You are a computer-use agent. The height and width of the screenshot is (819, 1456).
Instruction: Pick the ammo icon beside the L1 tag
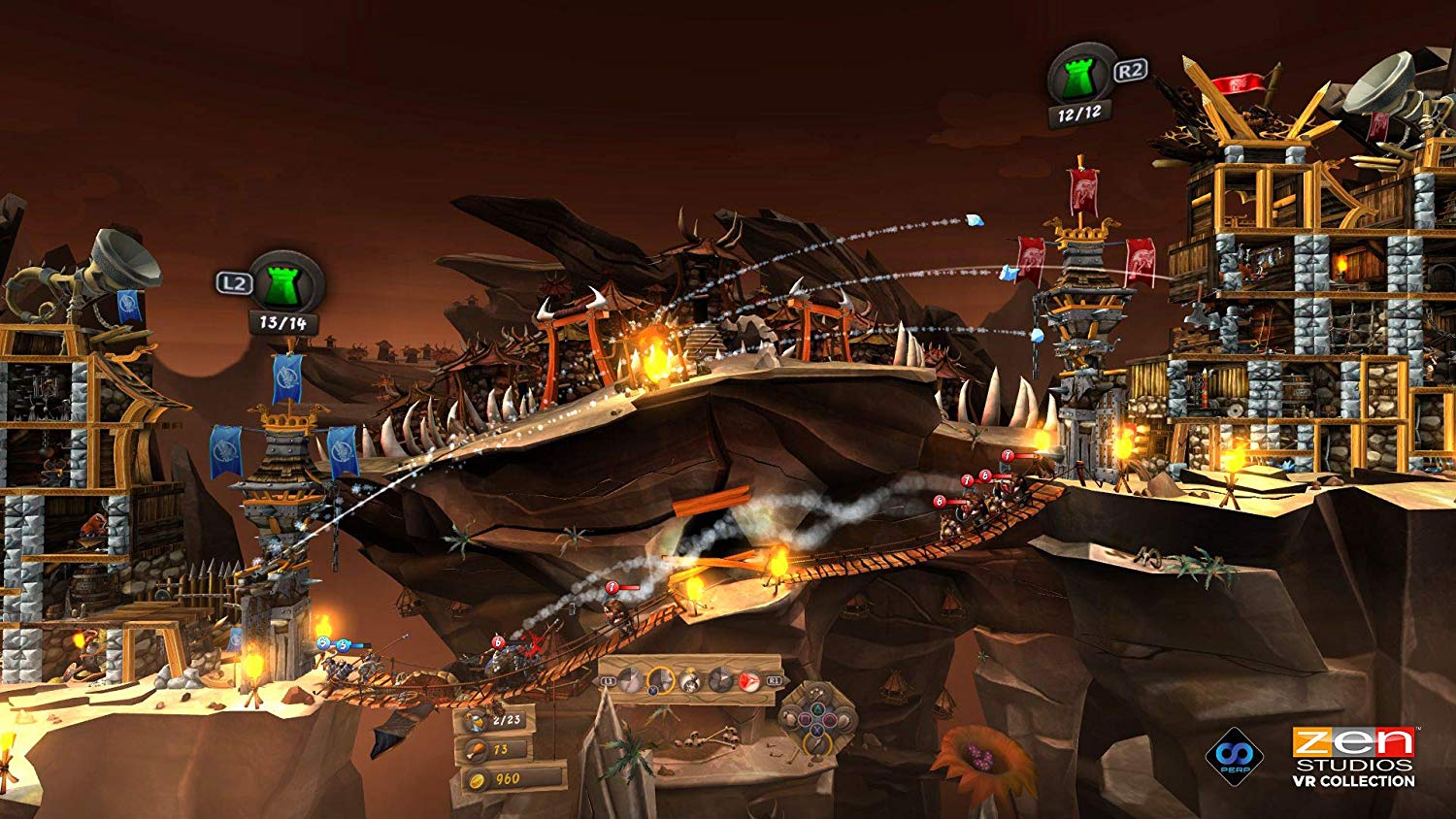(x=632, y=680)
